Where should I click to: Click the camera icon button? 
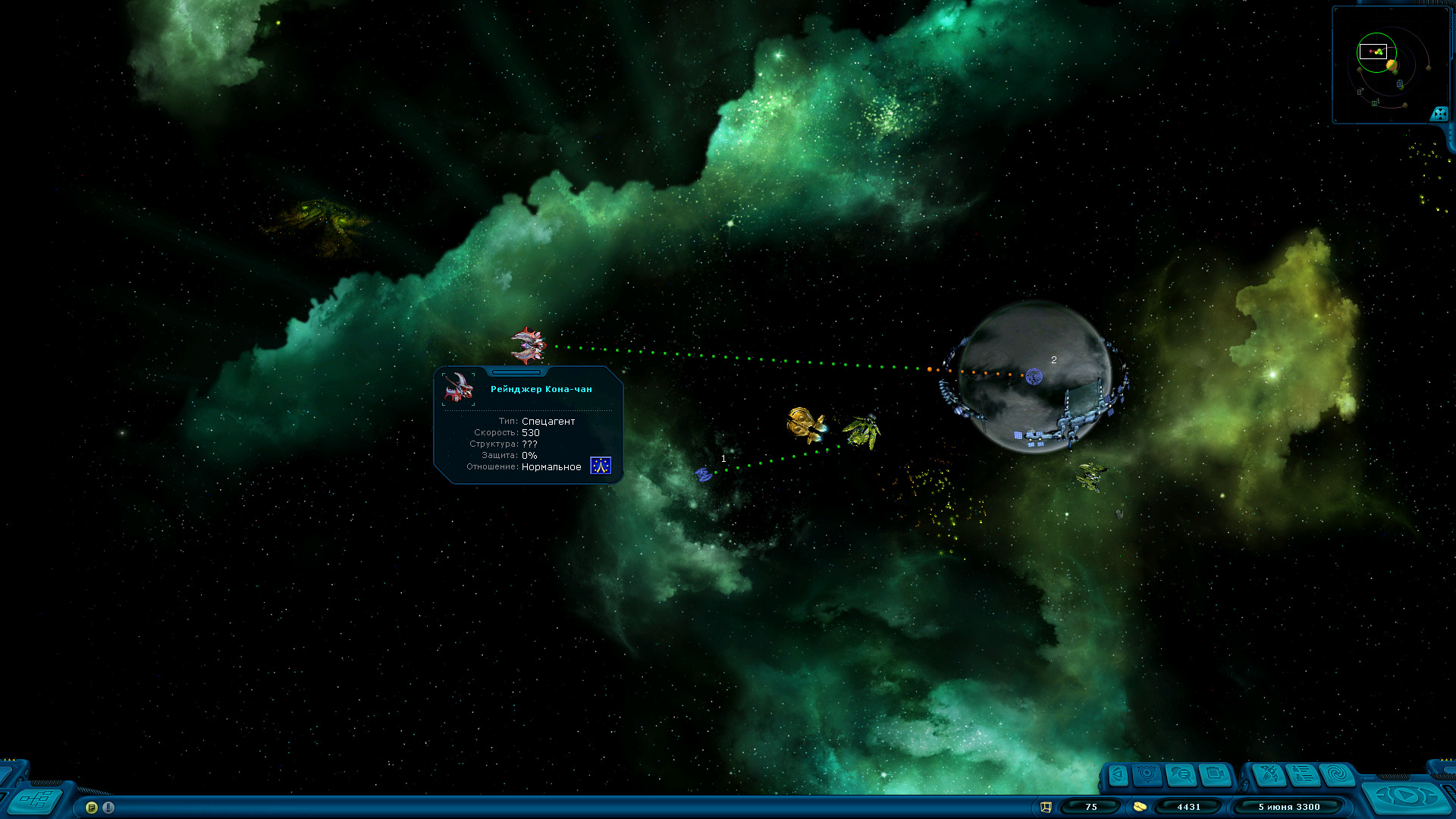click(x=1216, y=774)
